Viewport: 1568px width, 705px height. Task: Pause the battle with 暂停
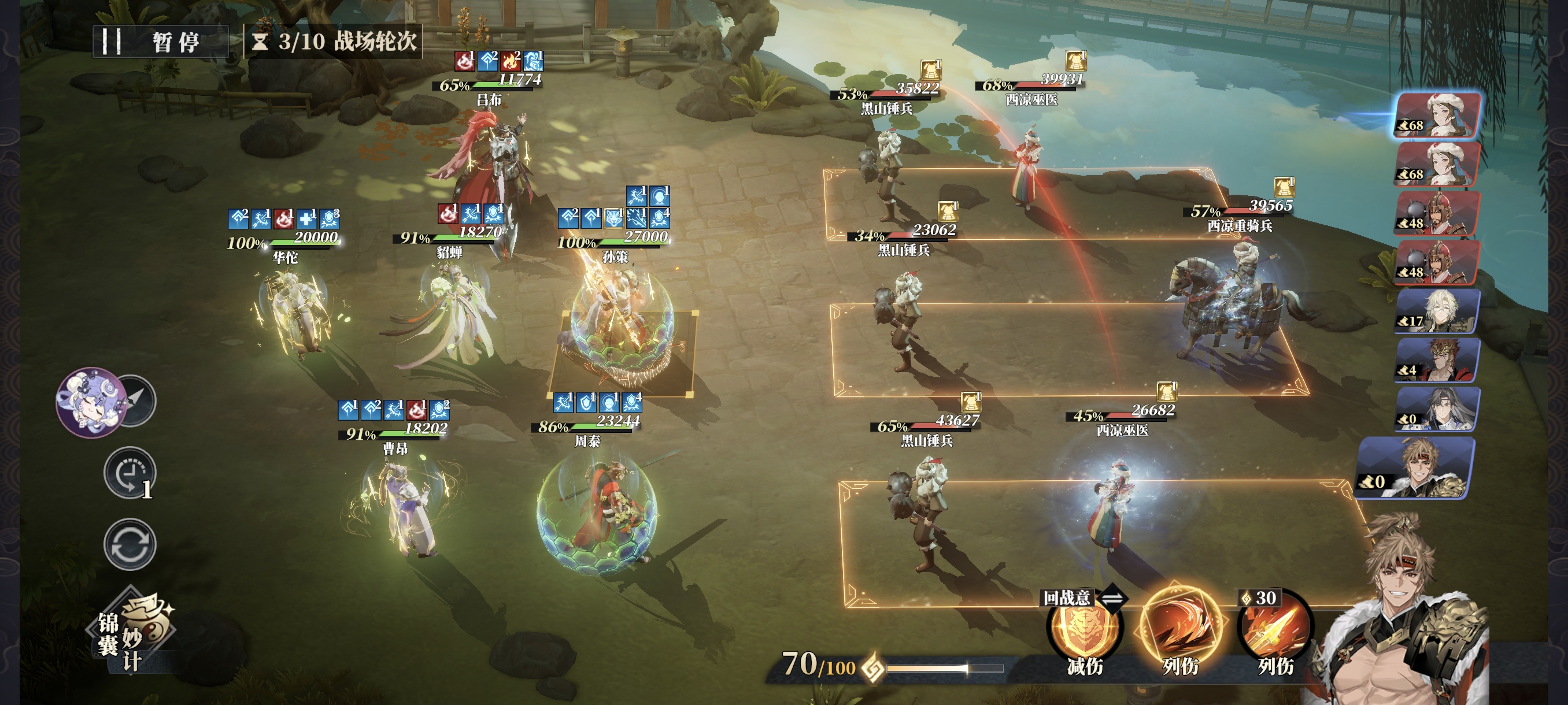[161, 42]
